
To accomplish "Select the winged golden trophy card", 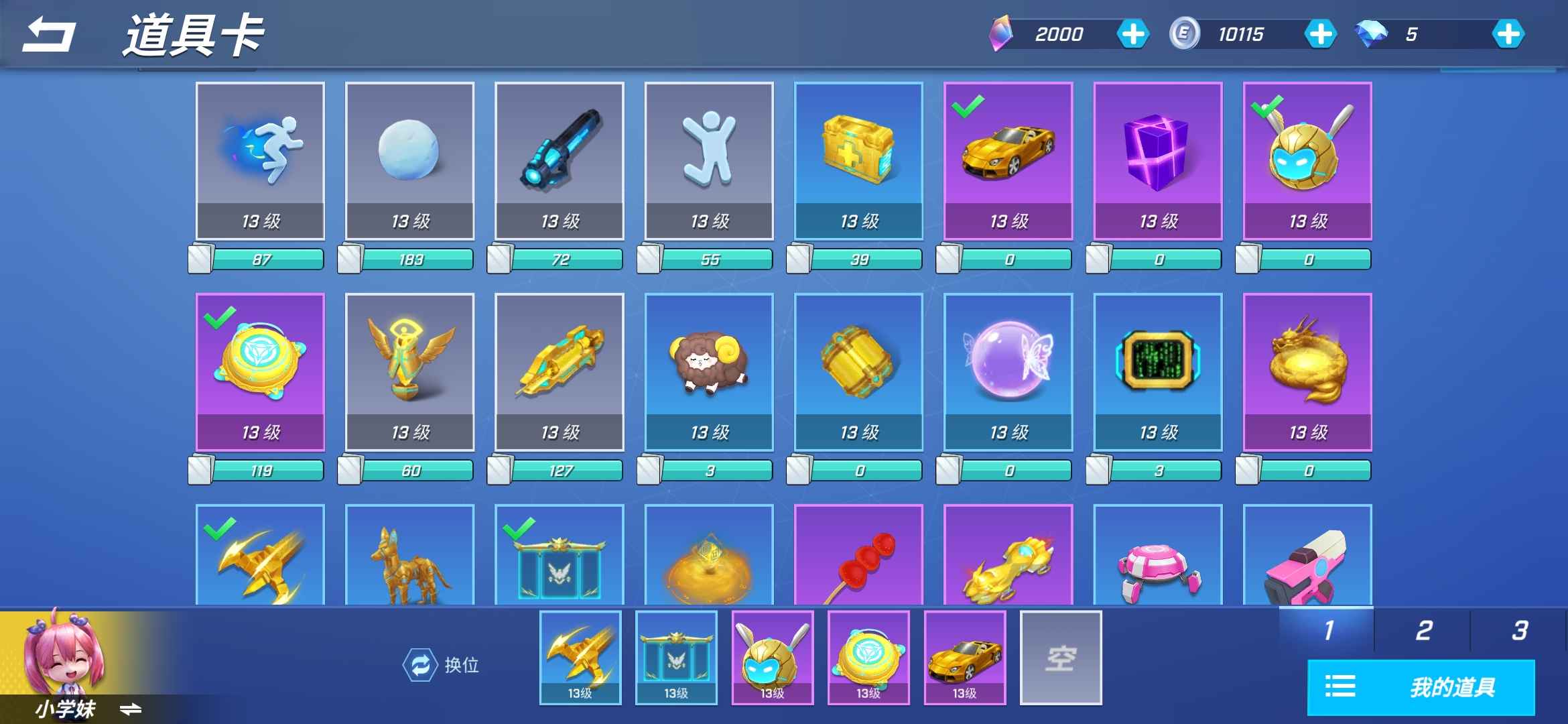I will (409, 372).
